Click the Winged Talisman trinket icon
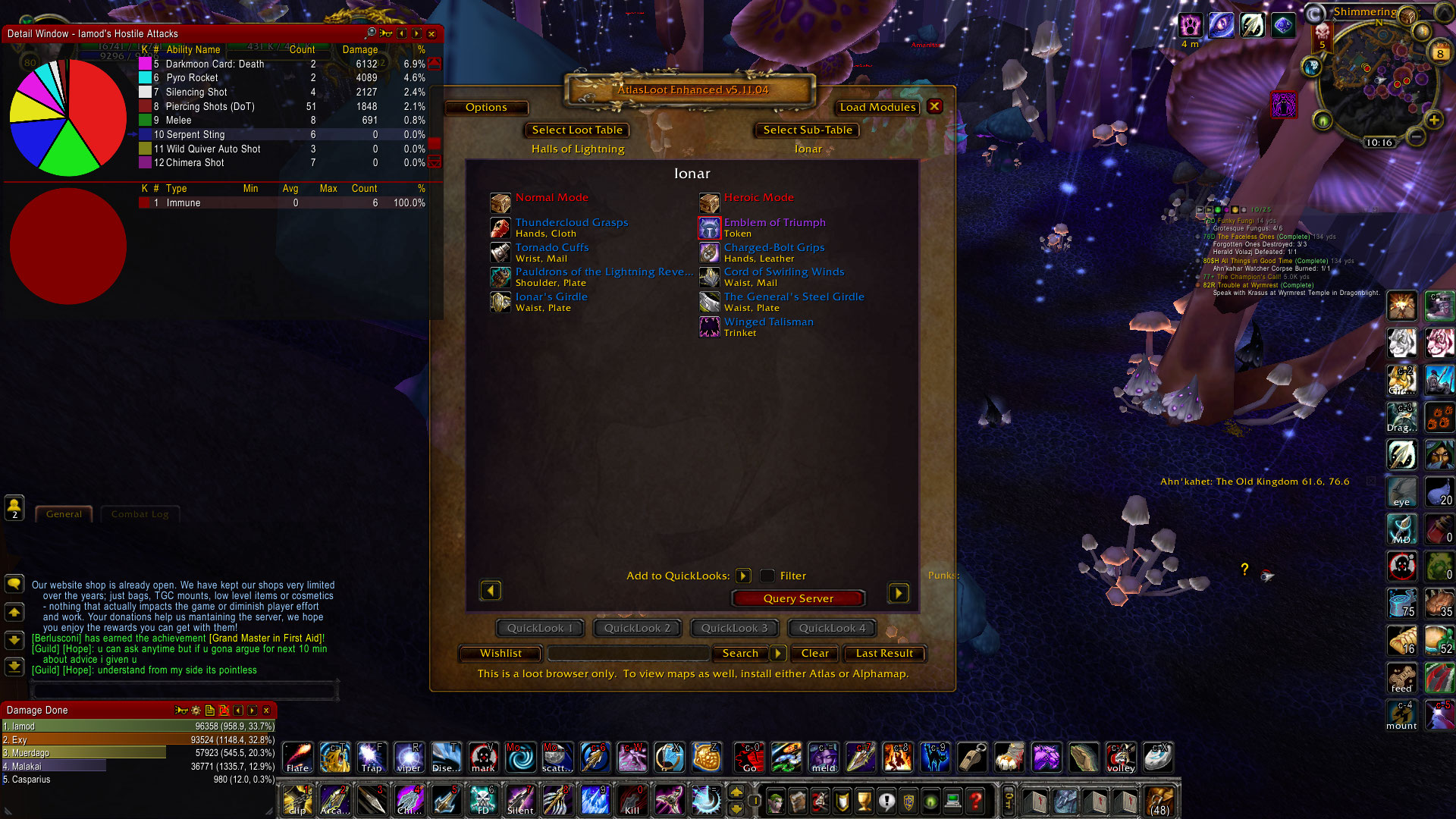The width and height of the screenshot is (1456, 819). point(709,326)
